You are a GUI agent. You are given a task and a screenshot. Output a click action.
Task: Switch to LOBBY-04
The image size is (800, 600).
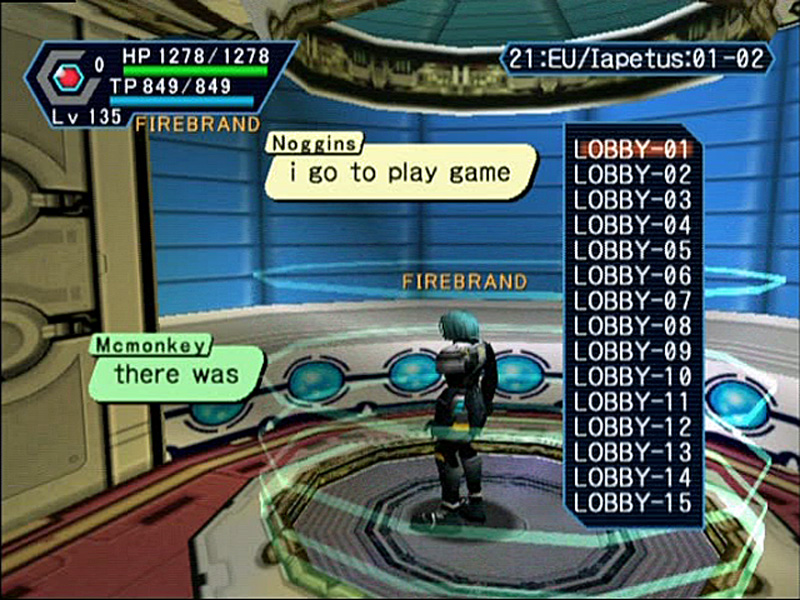coord(632,225)
